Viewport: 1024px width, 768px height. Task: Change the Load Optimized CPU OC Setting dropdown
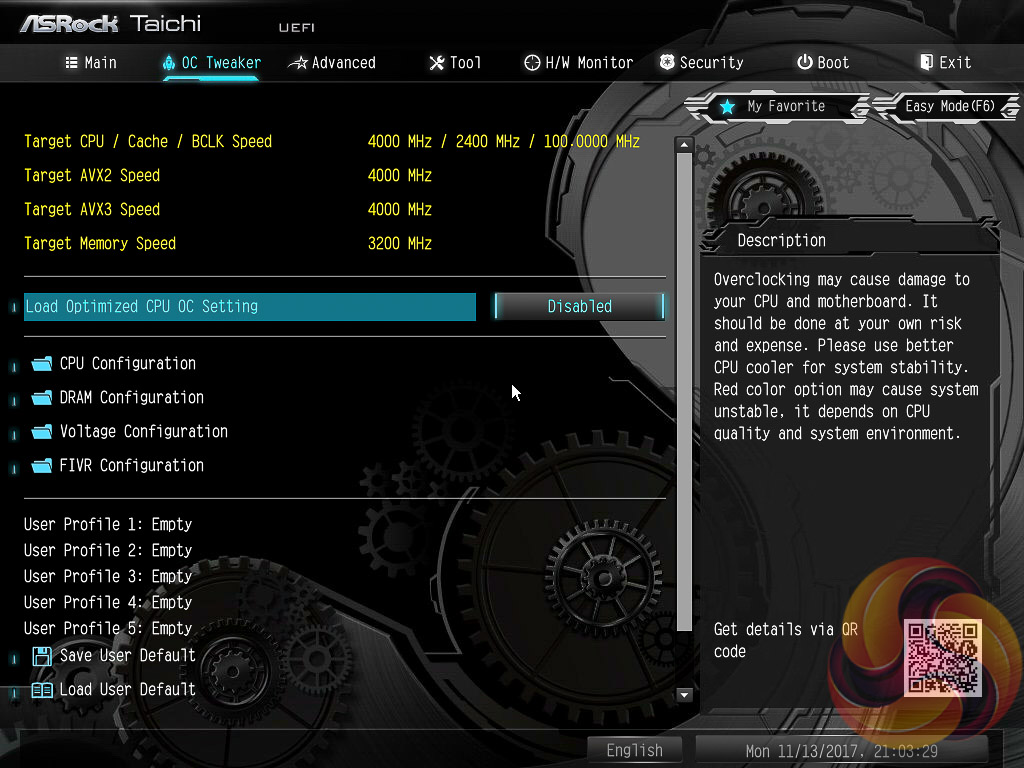(x=579, y=307)
